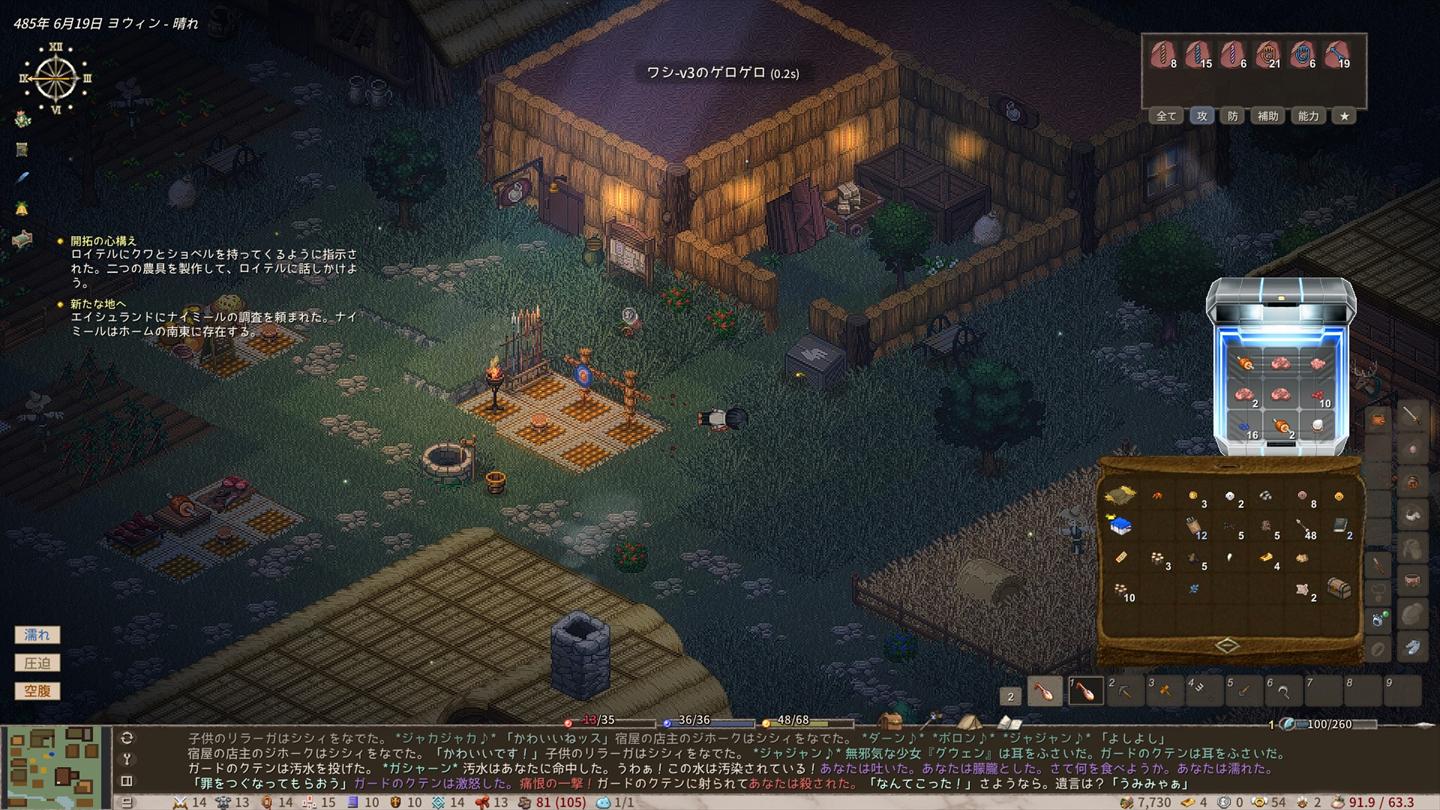Select the hammer in hotbar slot 3
The image size is (1440, 810).
tap(1165, 691)
